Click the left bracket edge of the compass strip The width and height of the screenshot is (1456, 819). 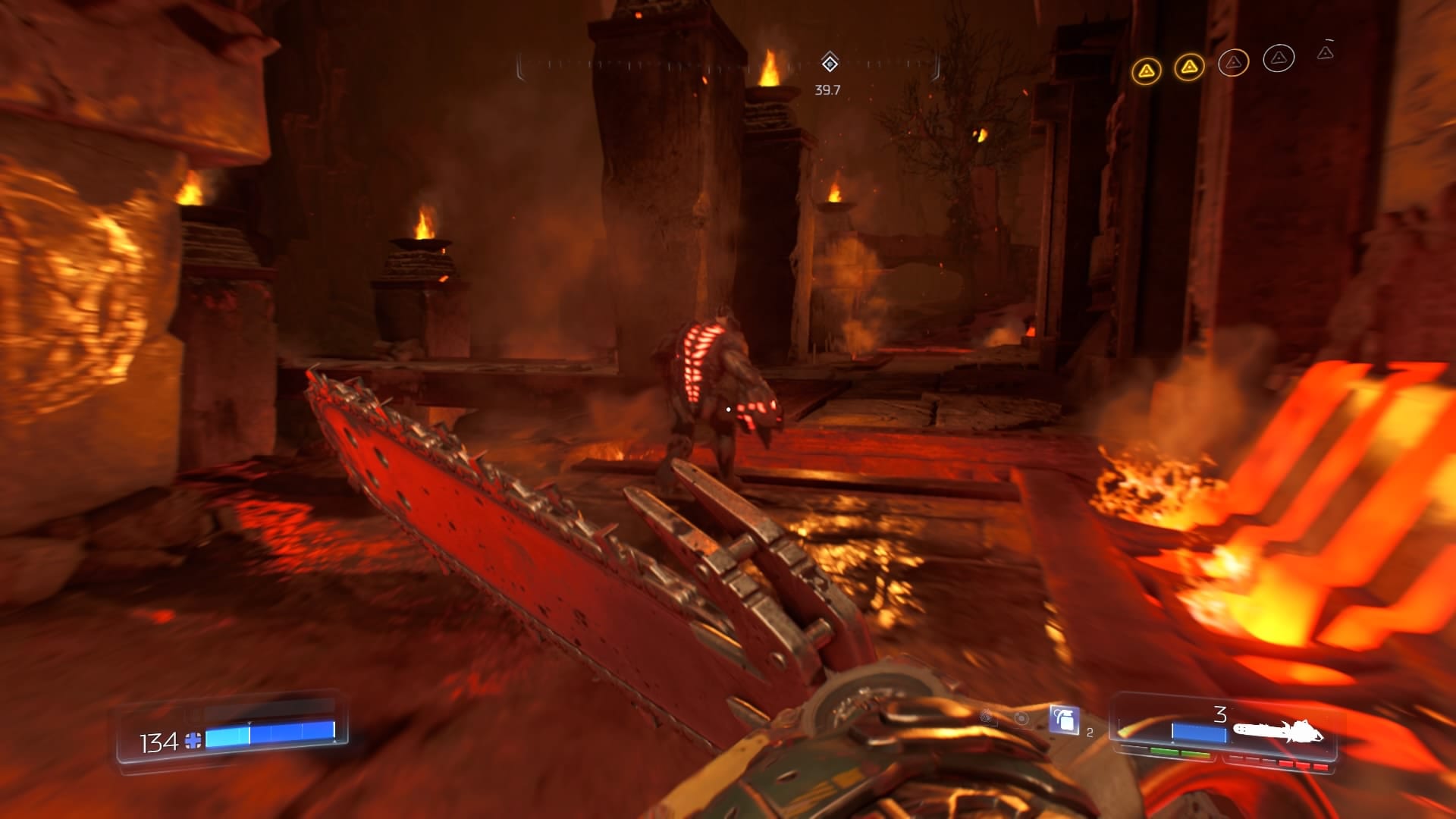tap(521, 67)
